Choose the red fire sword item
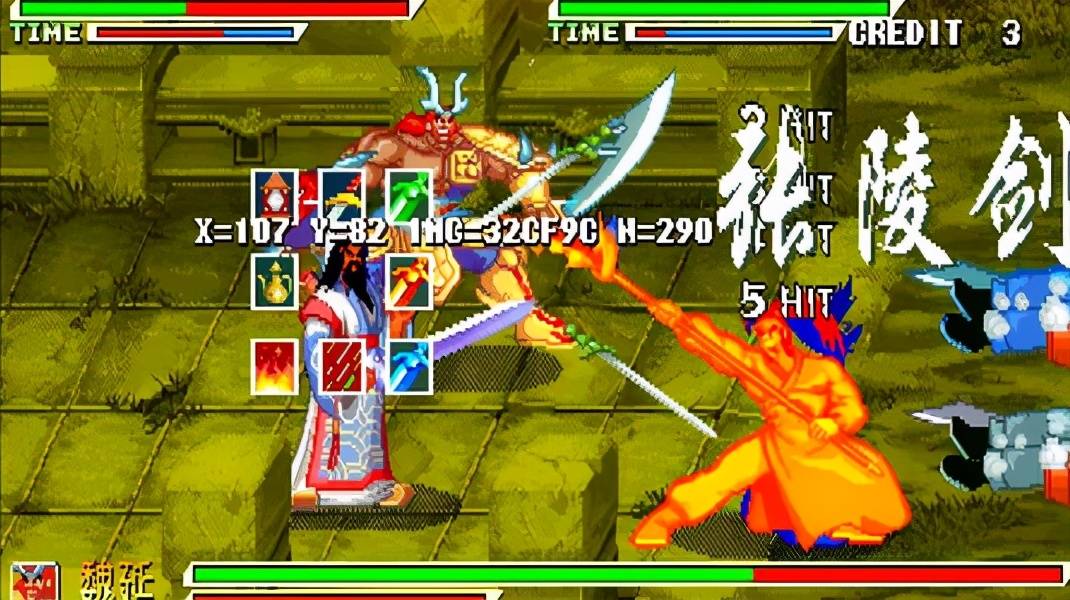The image size is (1070, 600). point(408,281)
